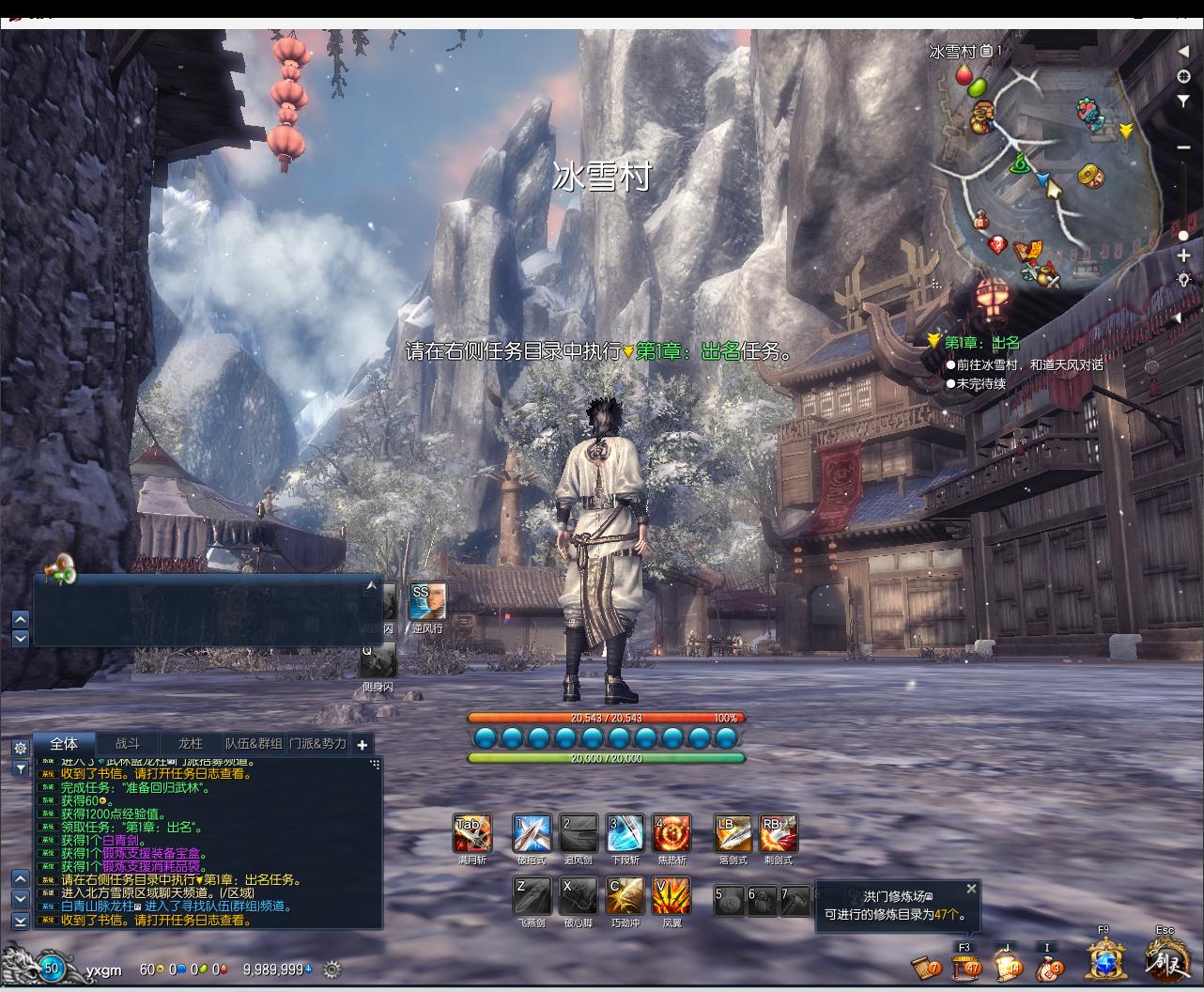
Task: Select the 第1章：出名 quest tracker entry
Action: point(981,343)
